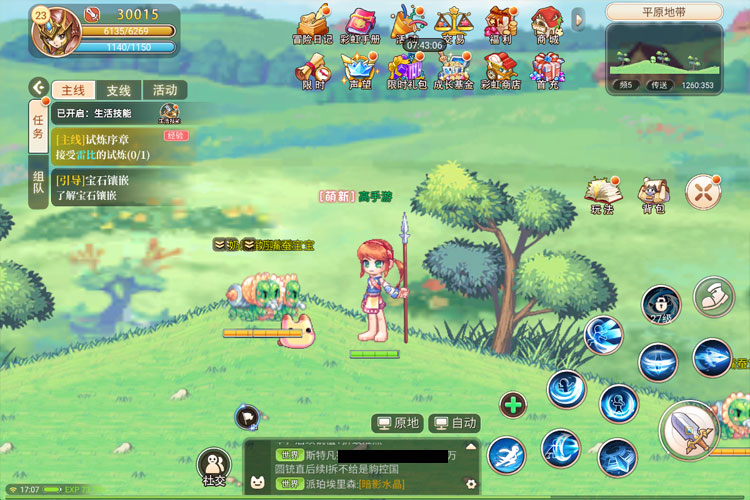Open the 玩法 gameplay book
Screen dimensions: 750x500
602,194
